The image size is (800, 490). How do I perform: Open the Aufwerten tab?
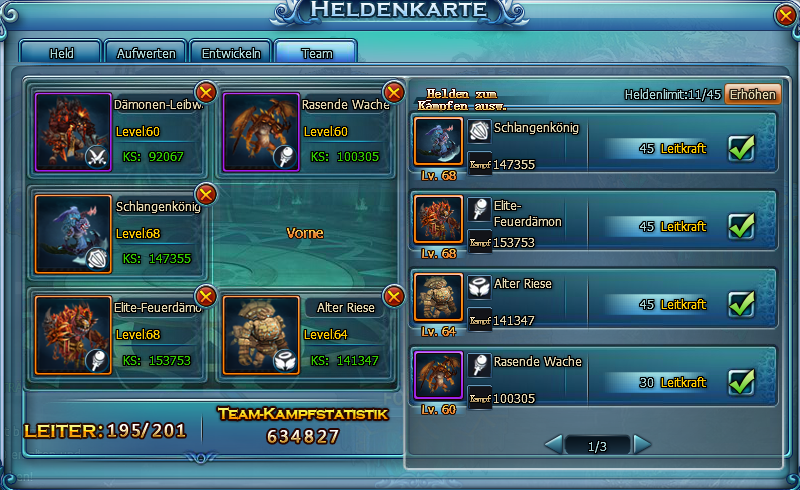click(146, 52)
